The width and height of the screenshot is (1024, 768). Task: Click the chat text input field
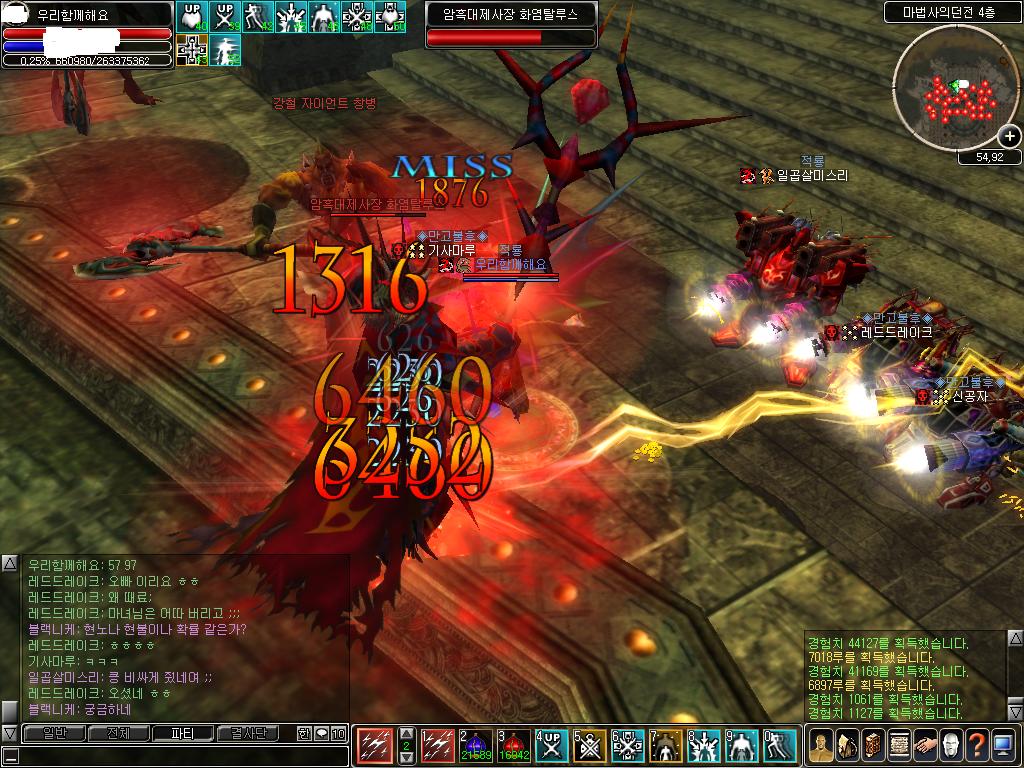[175, 755]
